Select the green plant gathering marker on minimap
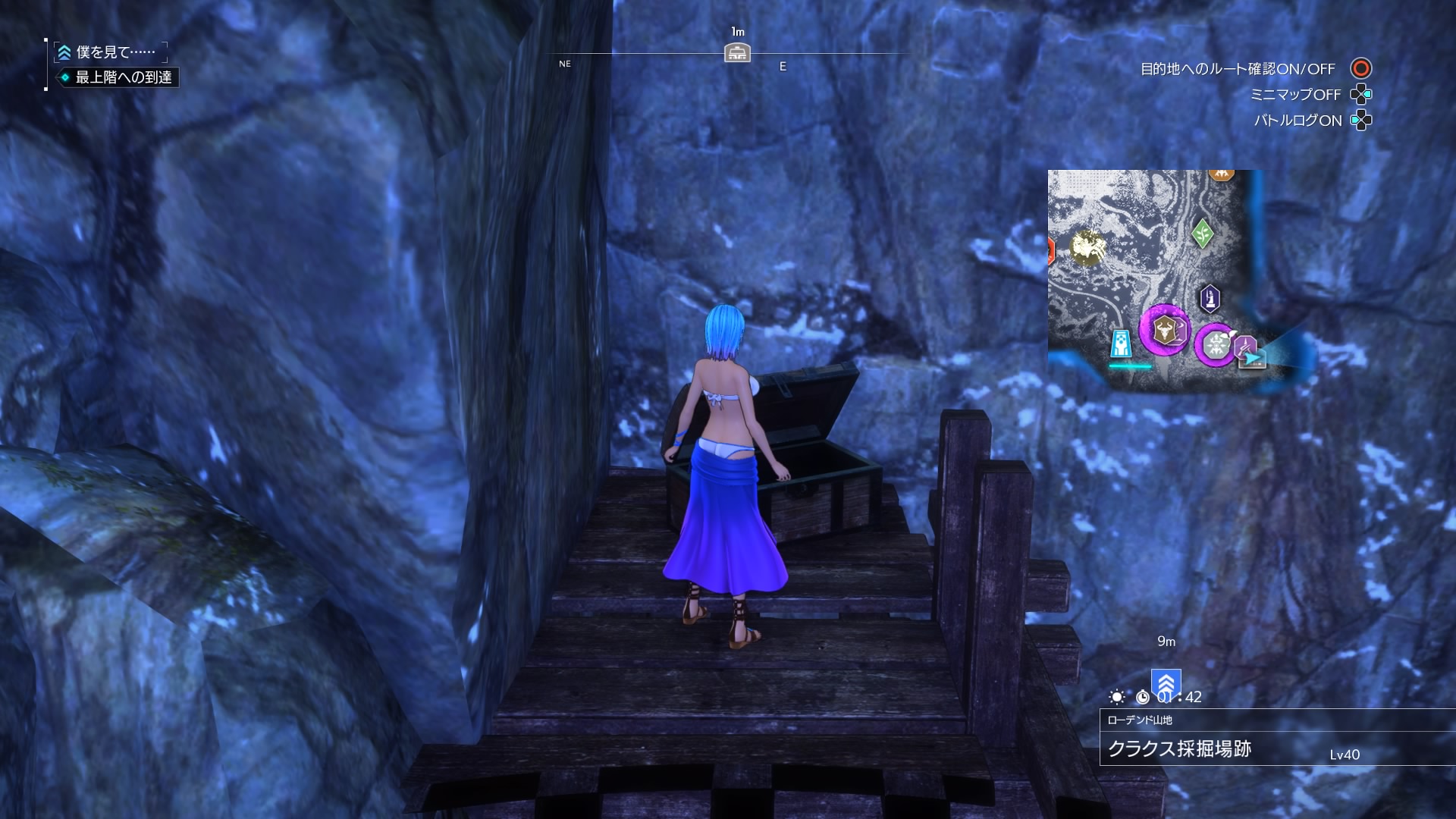The height and width of the screenshot is (819, 1456). 1202,234
